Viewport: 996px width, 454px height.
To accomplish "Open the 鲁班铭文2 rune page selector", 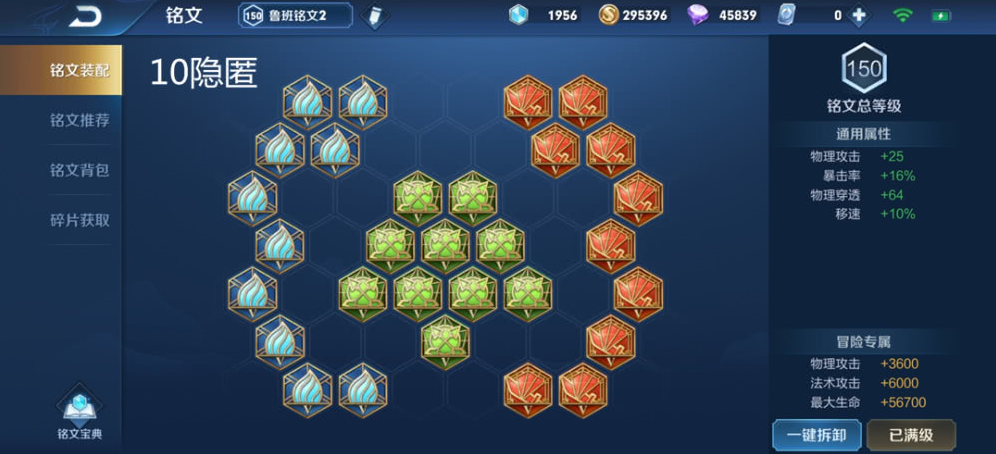I will pyautogui.click(x=296, y=15).
